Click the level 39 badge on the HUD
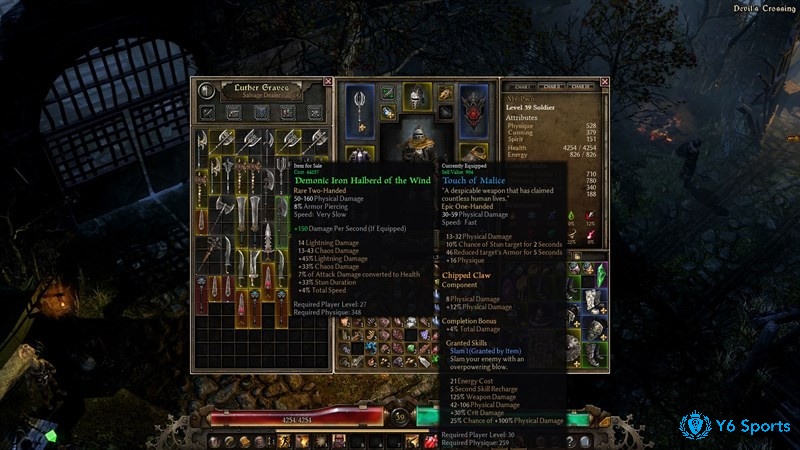 pos(398,415)
